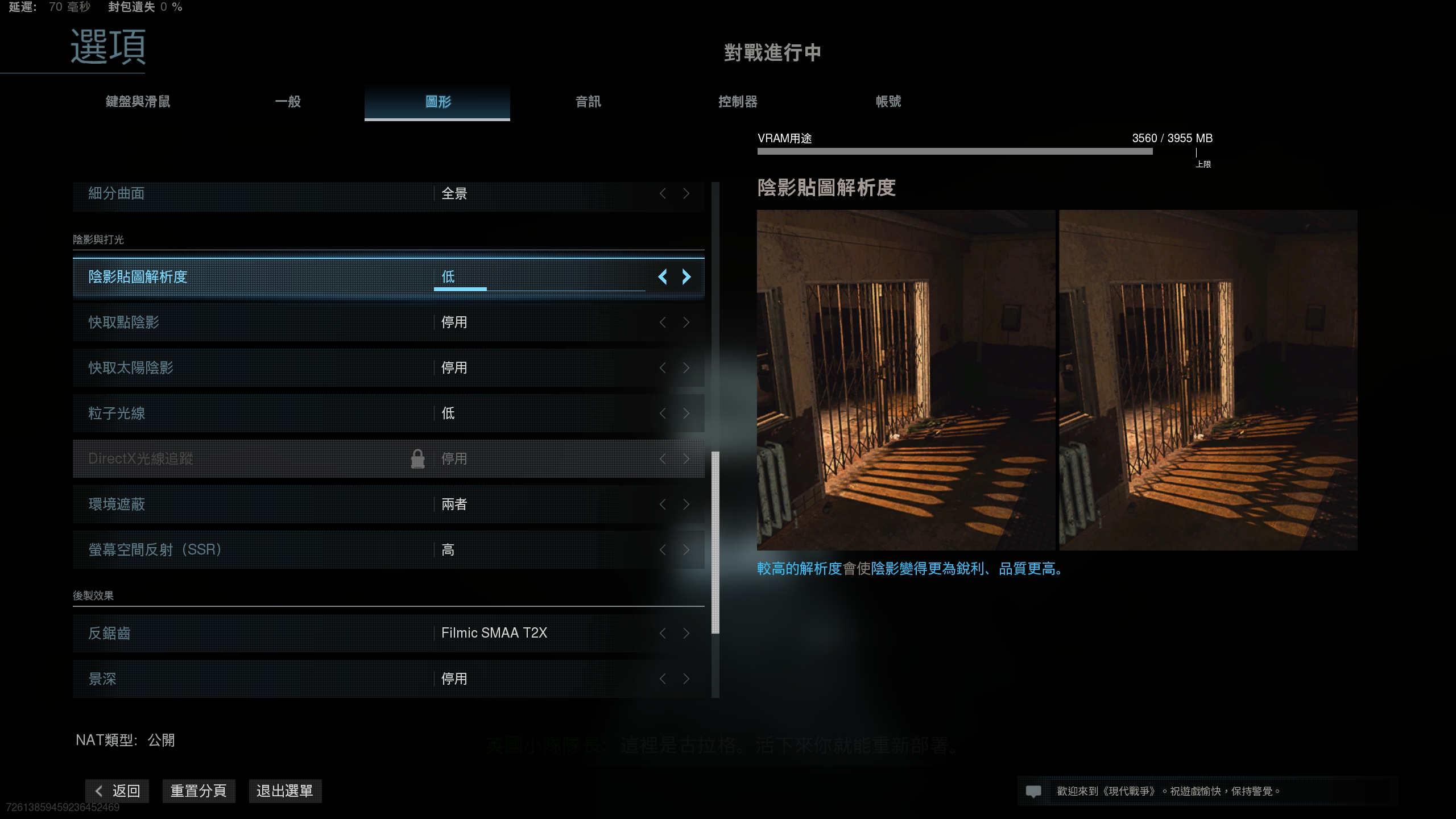Open the chat bubble icon near welcome message
This screenshot has width=1456, height=819.
click(x=1033, y=791)
